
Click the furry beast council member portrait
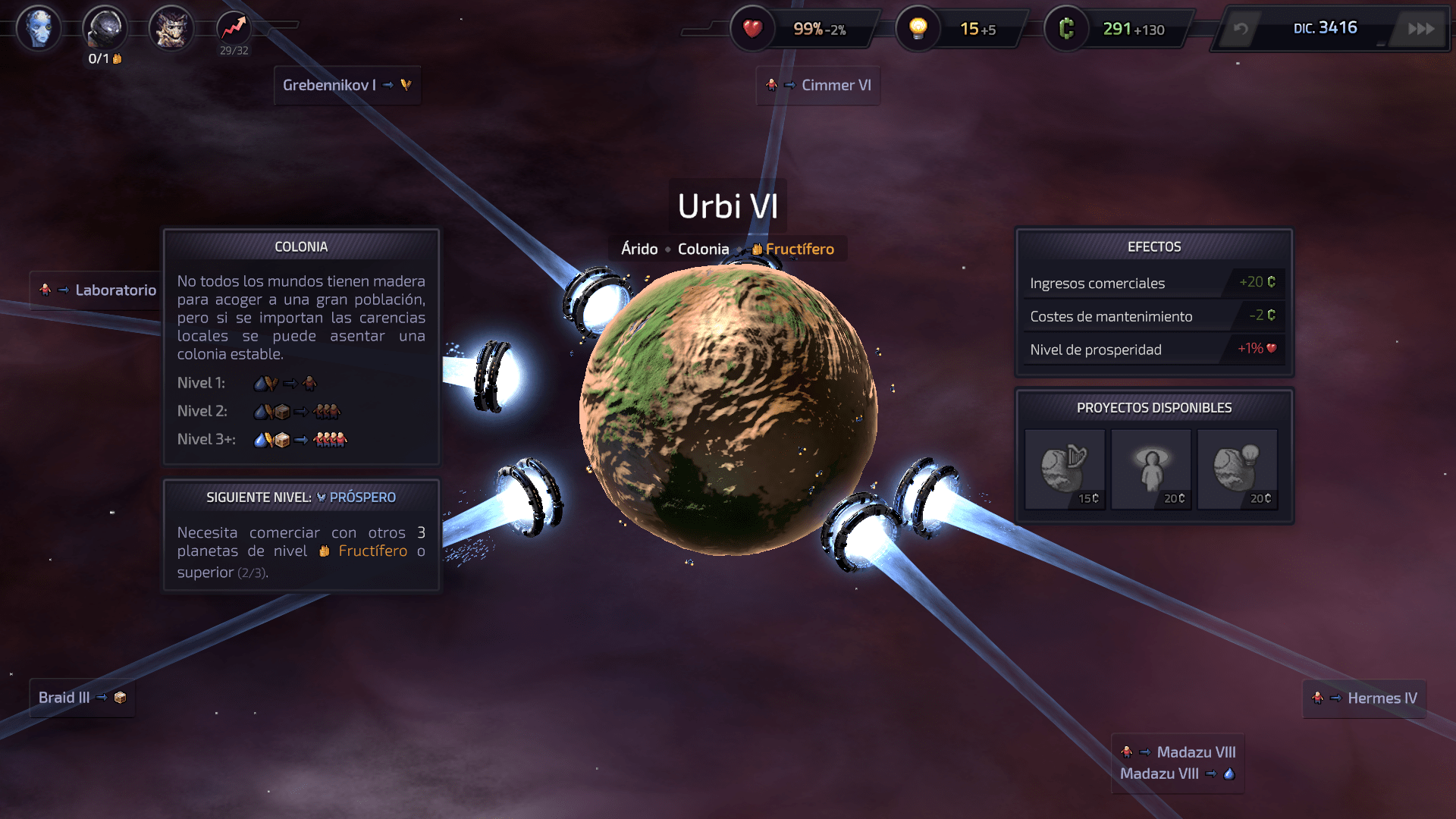point(171,28)
